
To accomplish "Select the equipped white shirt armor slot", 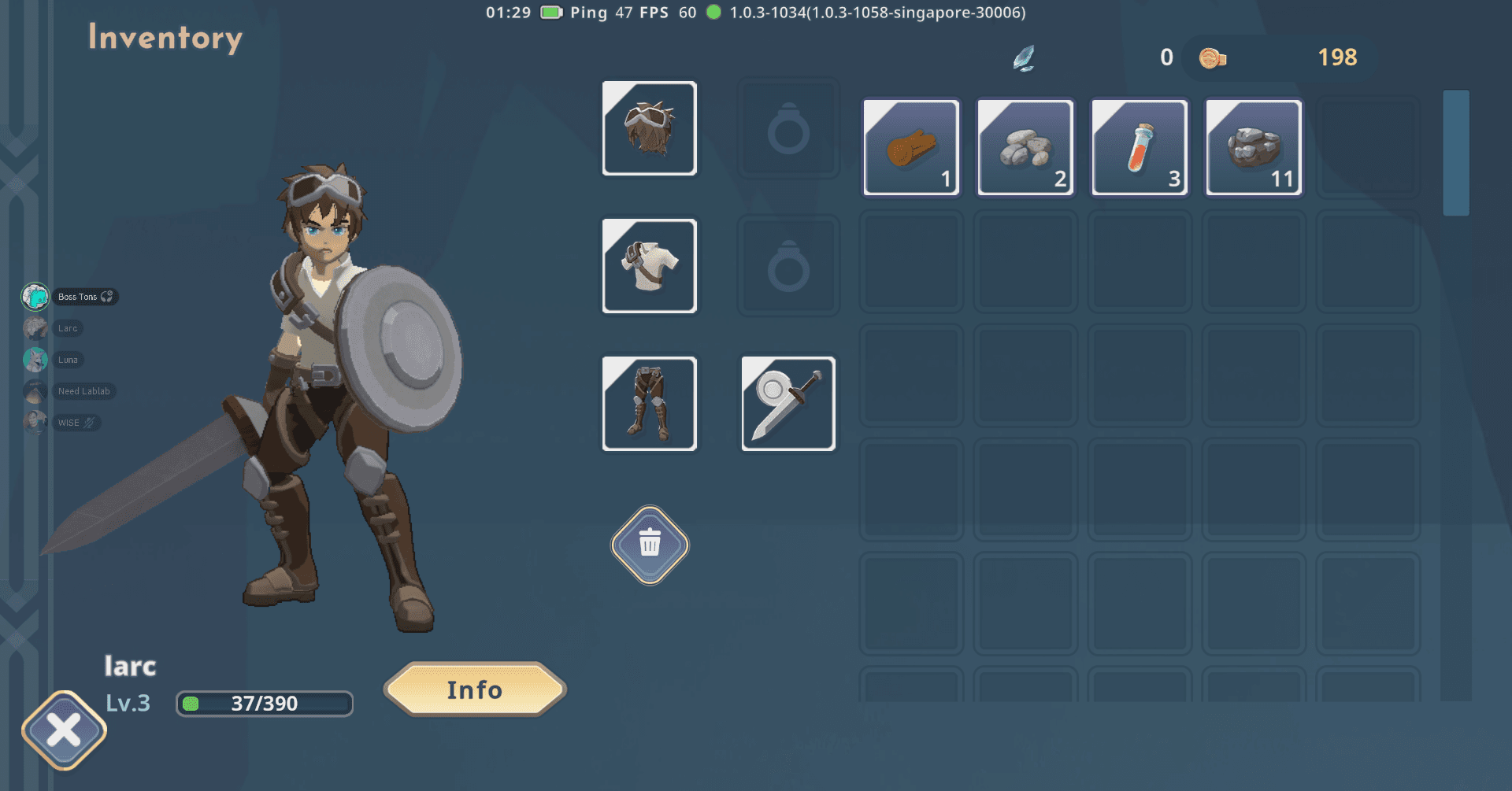I will [650, 266].
